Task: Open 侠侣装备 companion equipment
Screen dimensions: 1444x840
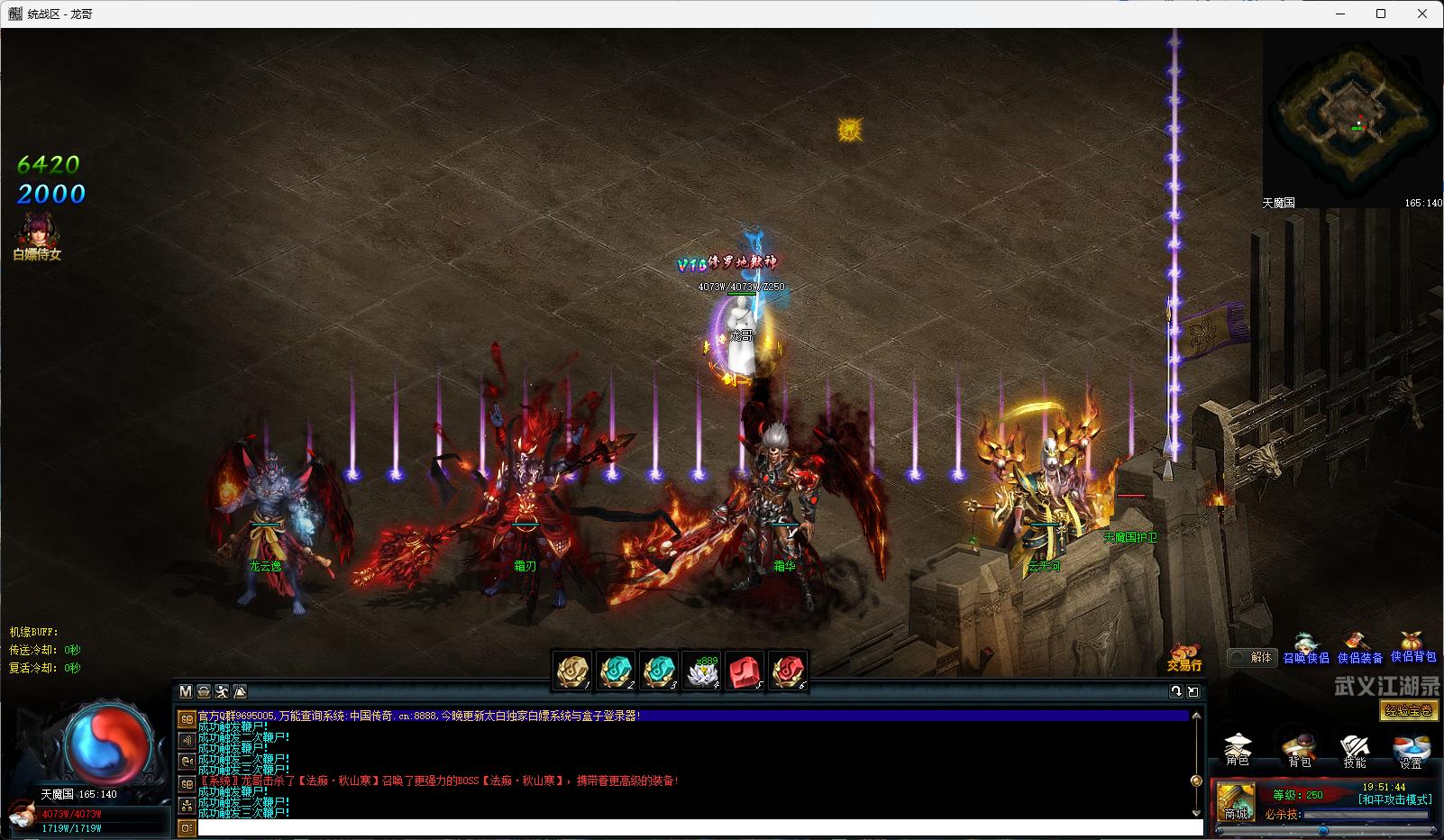Action: tap(1359, 649)
